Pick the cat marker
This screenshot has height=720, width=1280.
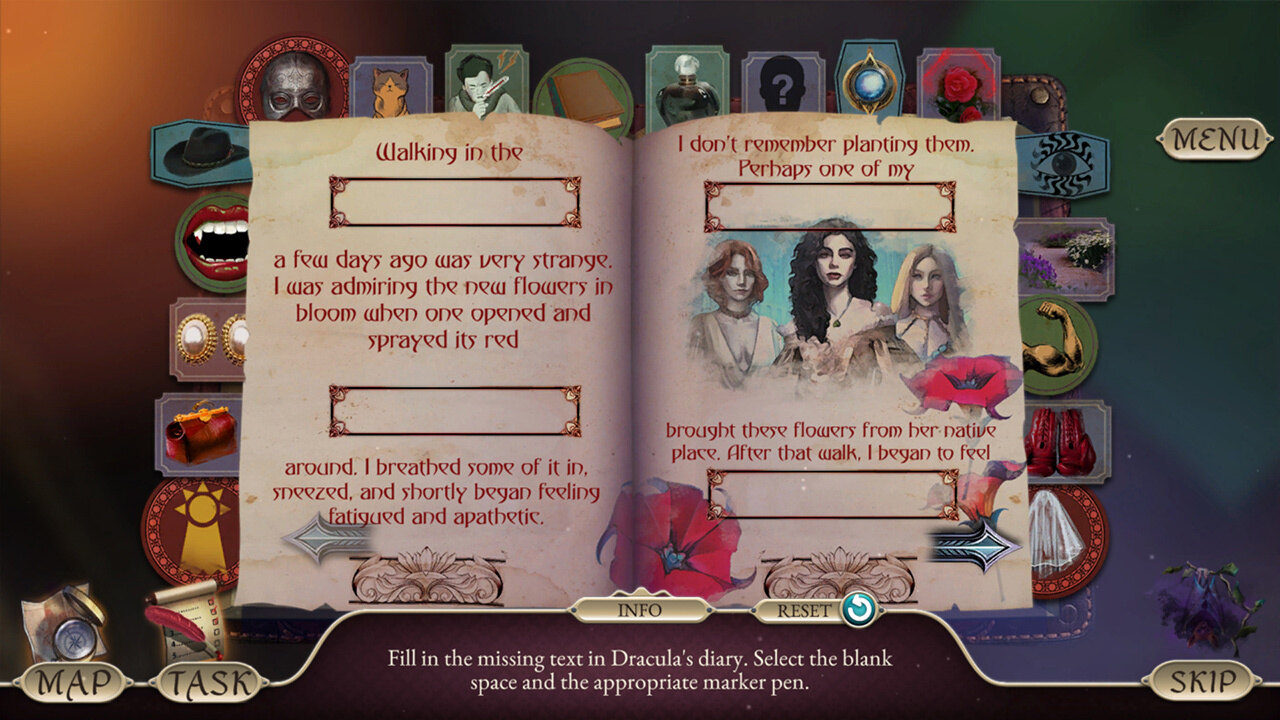(390, 90)
